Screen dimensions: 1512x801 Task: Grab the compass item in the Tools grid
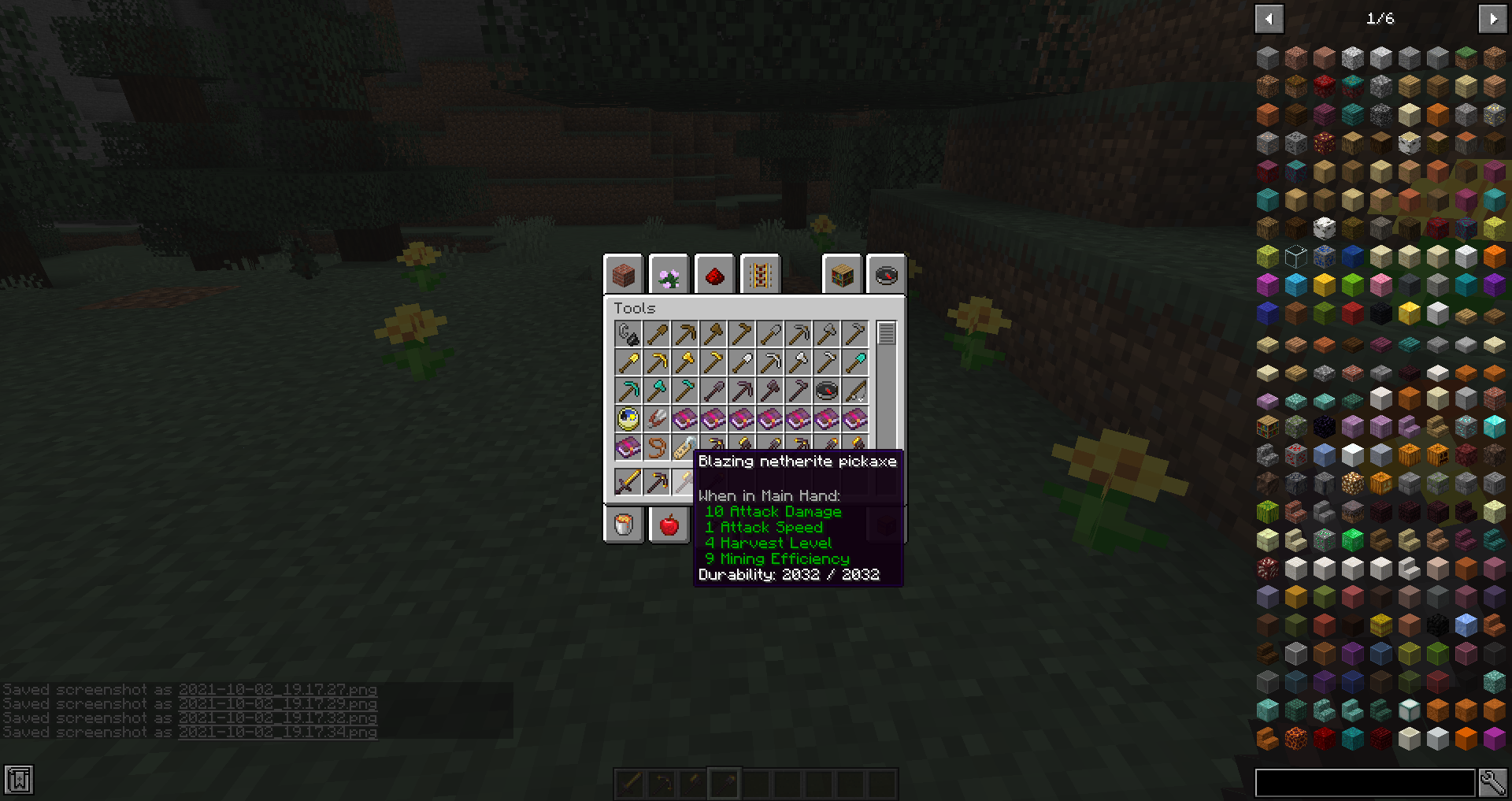tap(826, 391)
